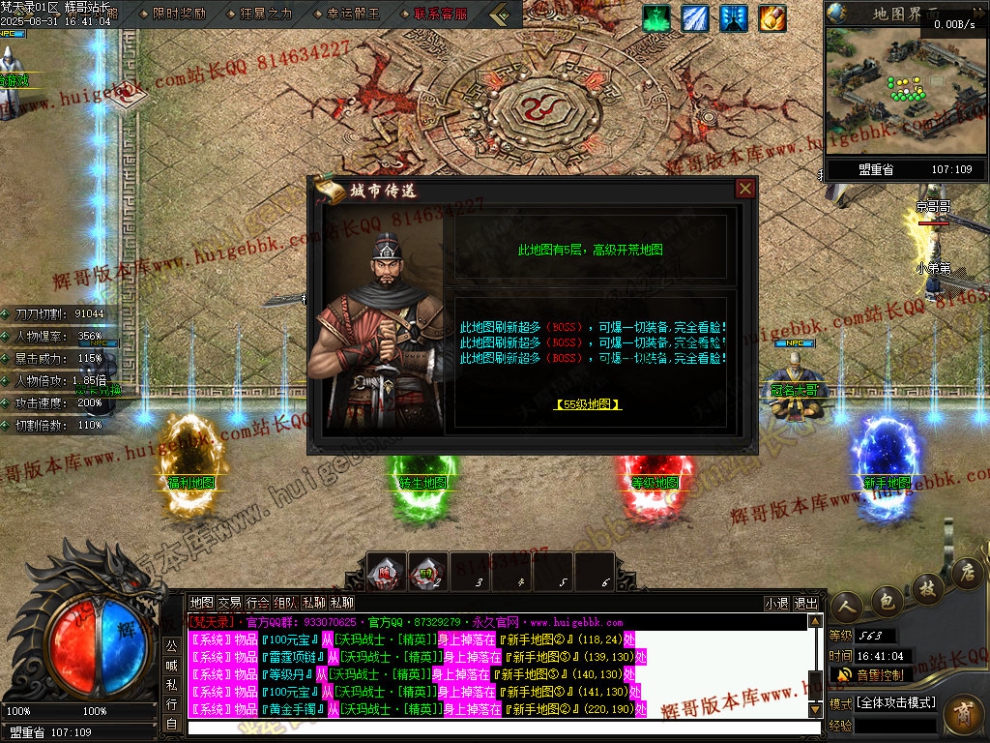Viewport: 990px width, 743px height.
Task: Open the 狂暴之力 top menu entry
Action: (266, 14)
